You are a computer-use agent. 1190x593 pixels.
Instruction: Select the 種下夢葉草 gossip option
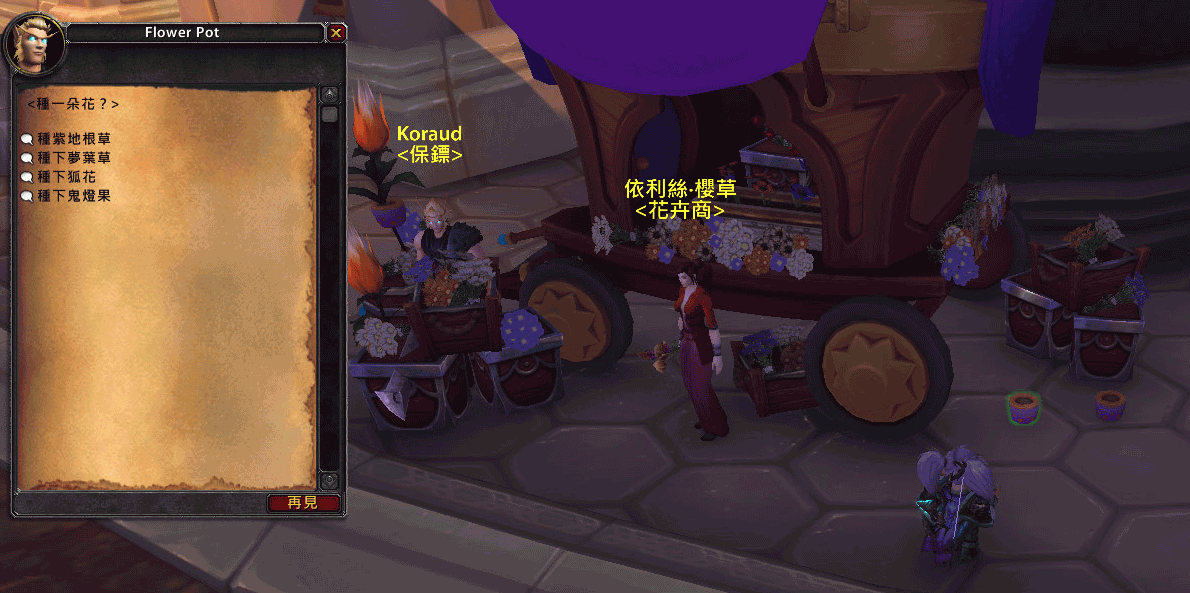pos(73,158)
